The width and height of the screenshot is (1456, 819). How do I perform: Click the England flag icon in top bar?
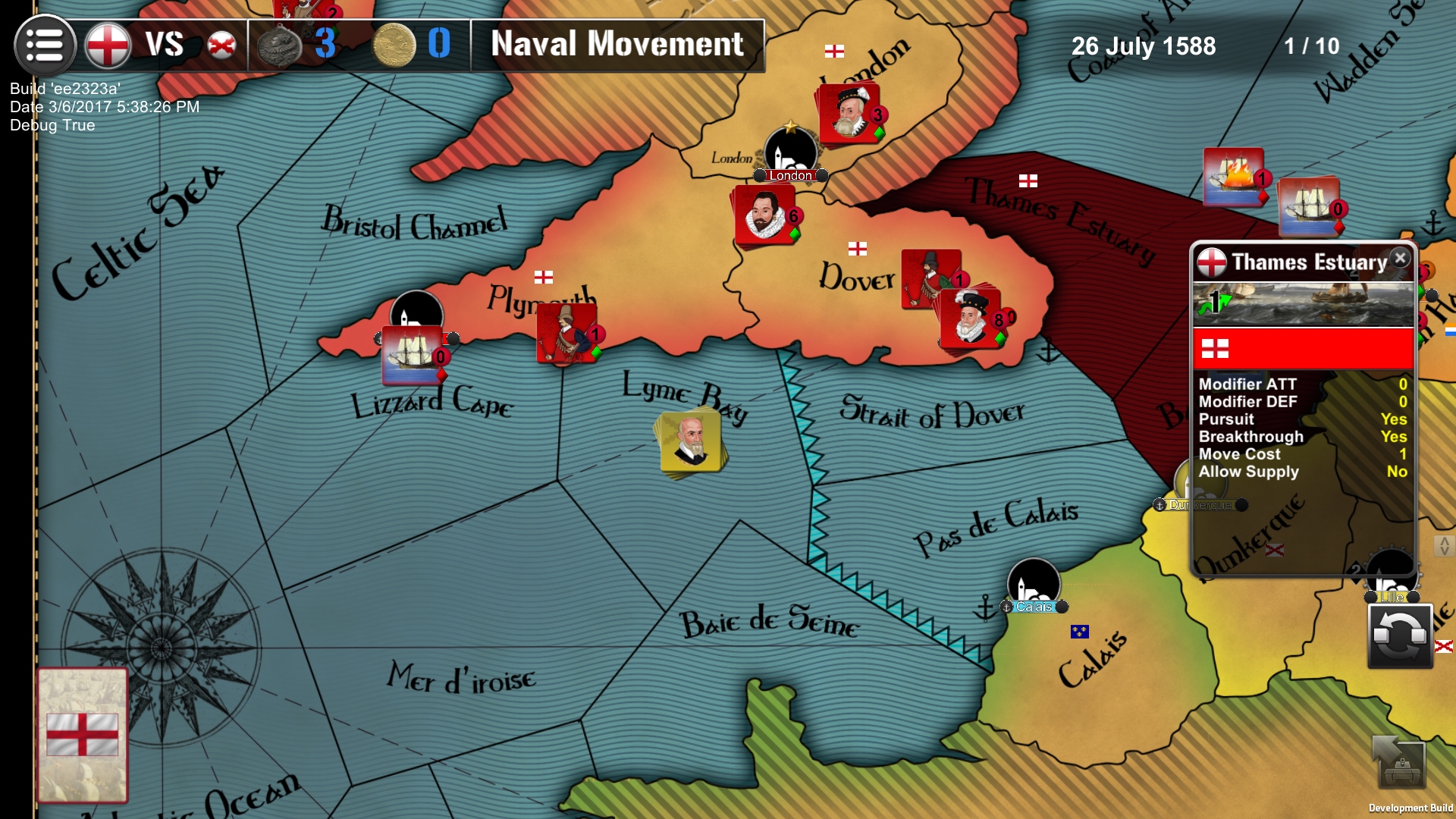[x=107, y=45]
